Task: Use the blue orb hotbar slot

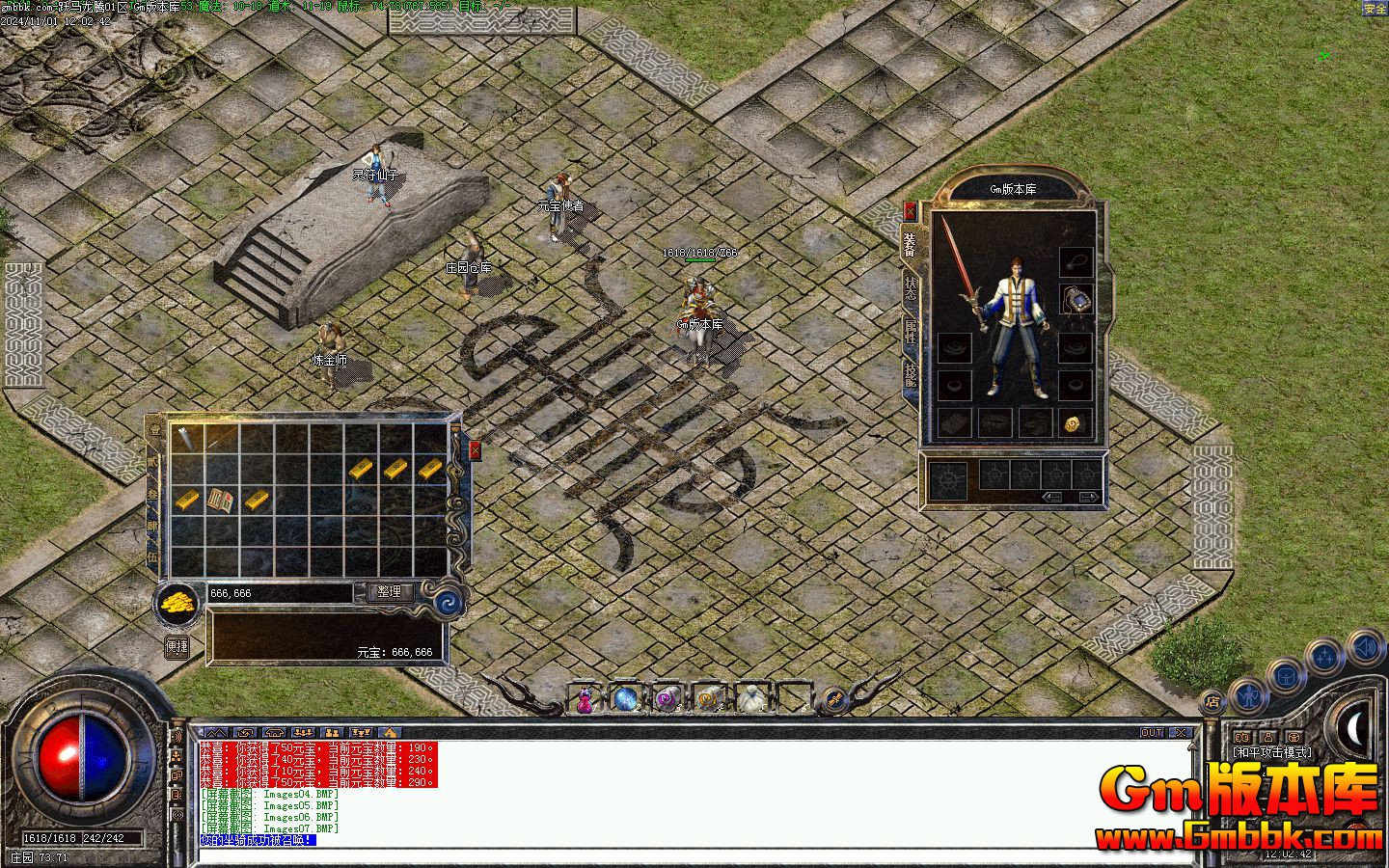Action: (626, 698)
